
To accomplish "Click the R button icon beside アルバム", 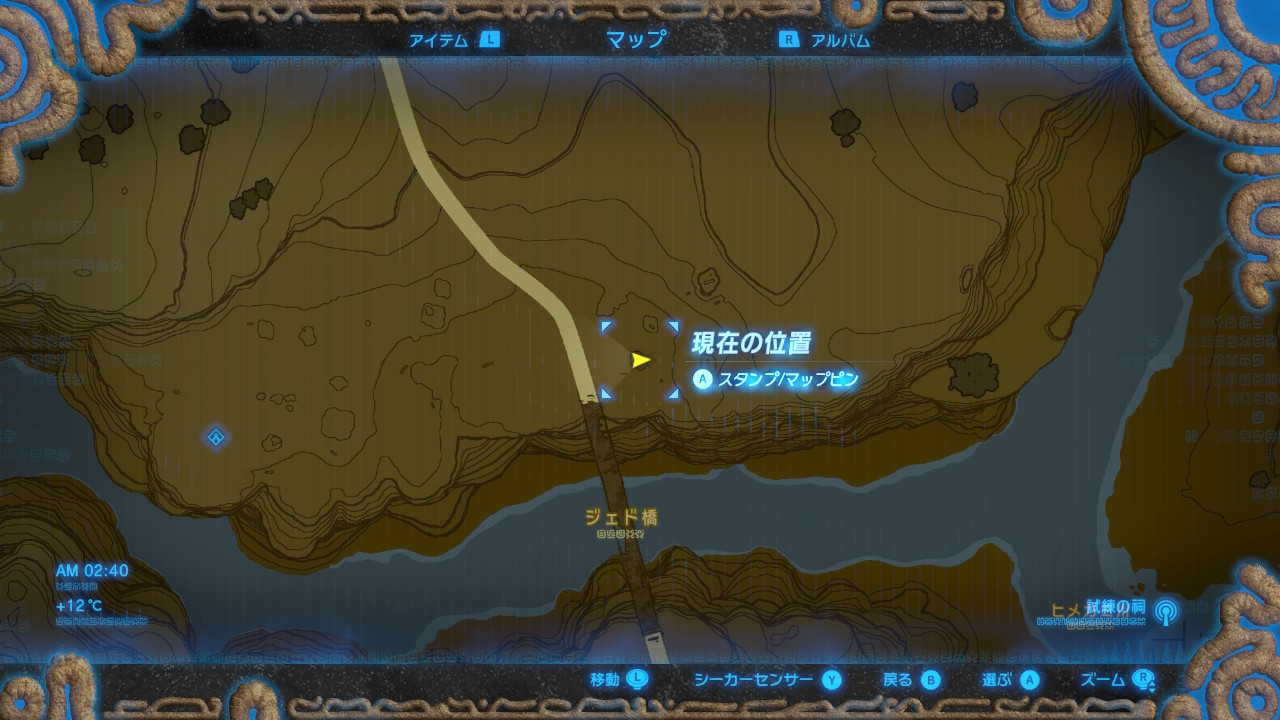I will [788, 40].
